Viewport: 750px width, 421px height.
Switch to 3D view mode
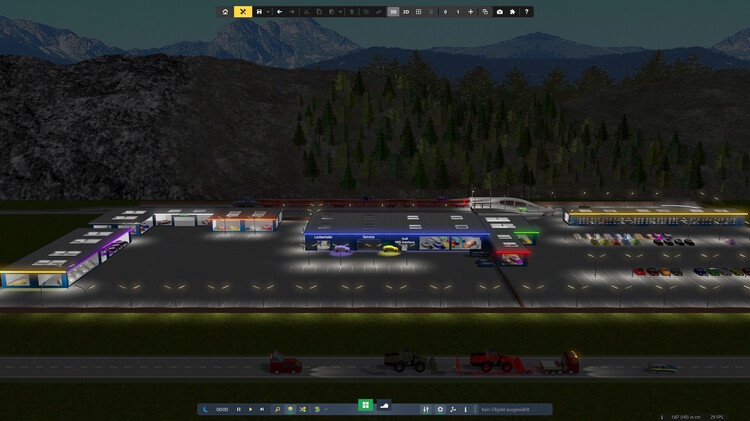pos(393,12)
